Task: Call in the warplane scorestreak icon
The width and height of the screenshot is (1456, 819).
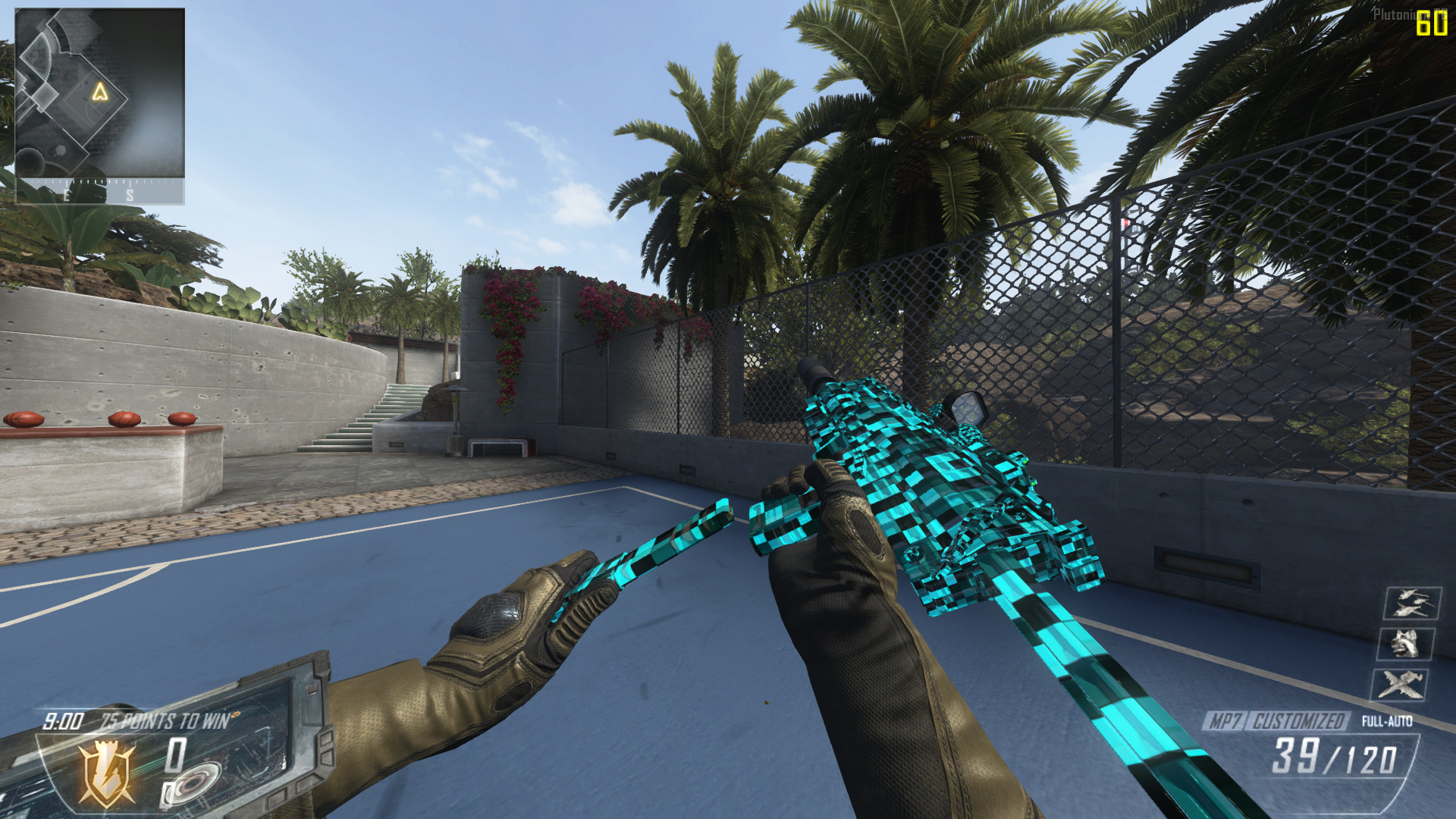Action: [x=1399, y=685]
